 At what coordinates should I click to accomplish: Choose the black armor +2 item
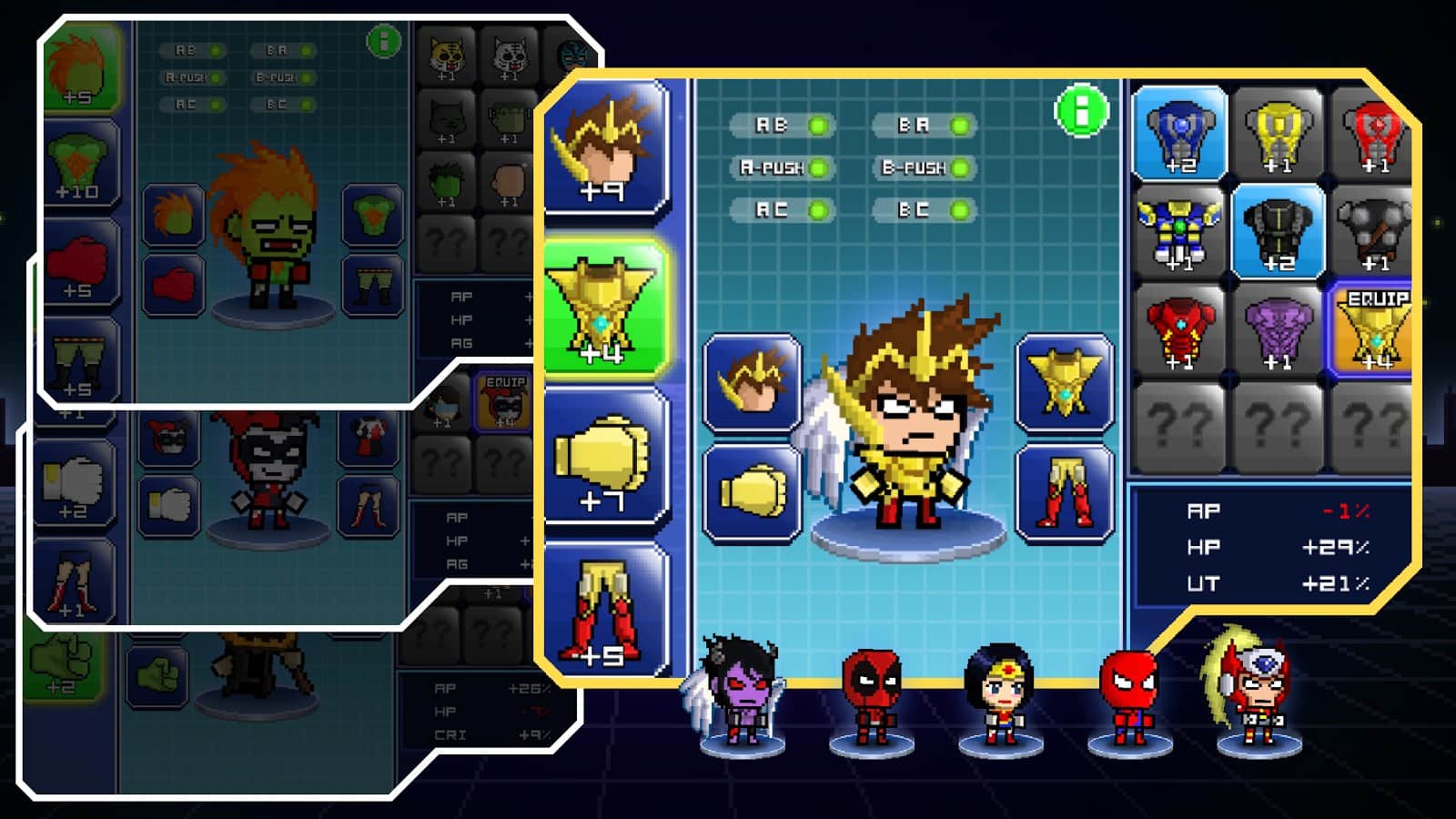click(1279, 231)
